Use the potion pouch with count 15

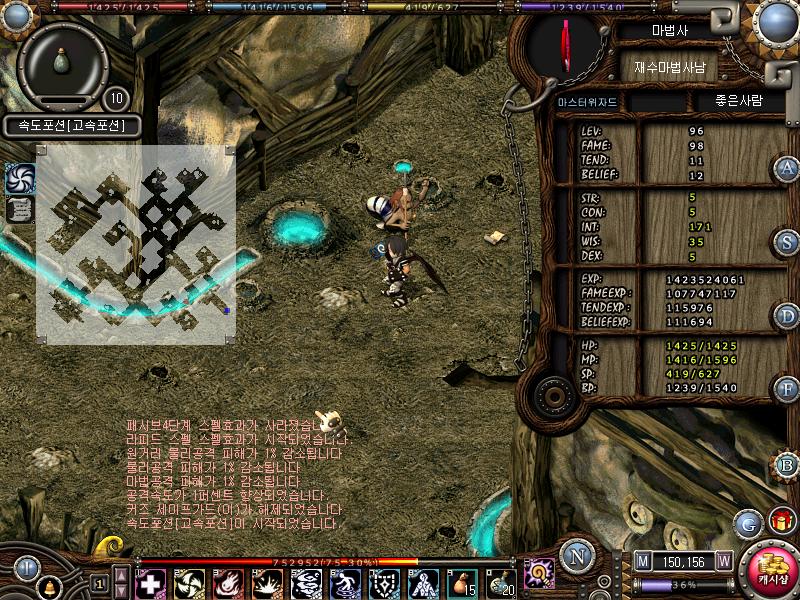[x=461, y=582]
